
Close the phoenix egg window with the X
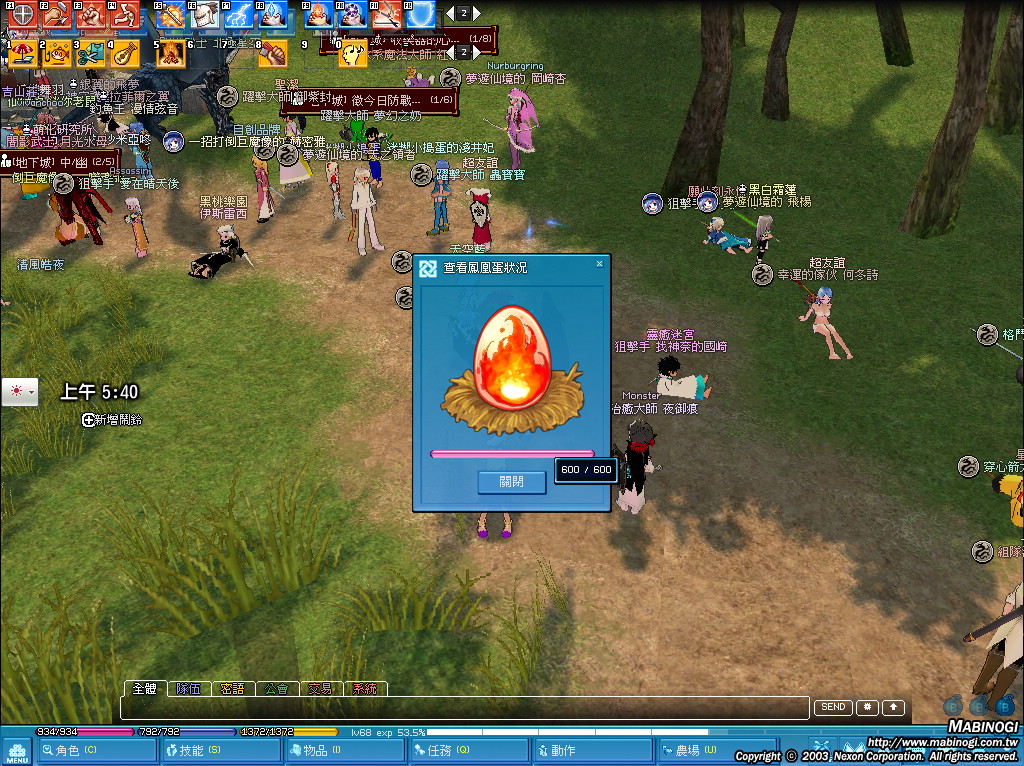click(599, 265)
